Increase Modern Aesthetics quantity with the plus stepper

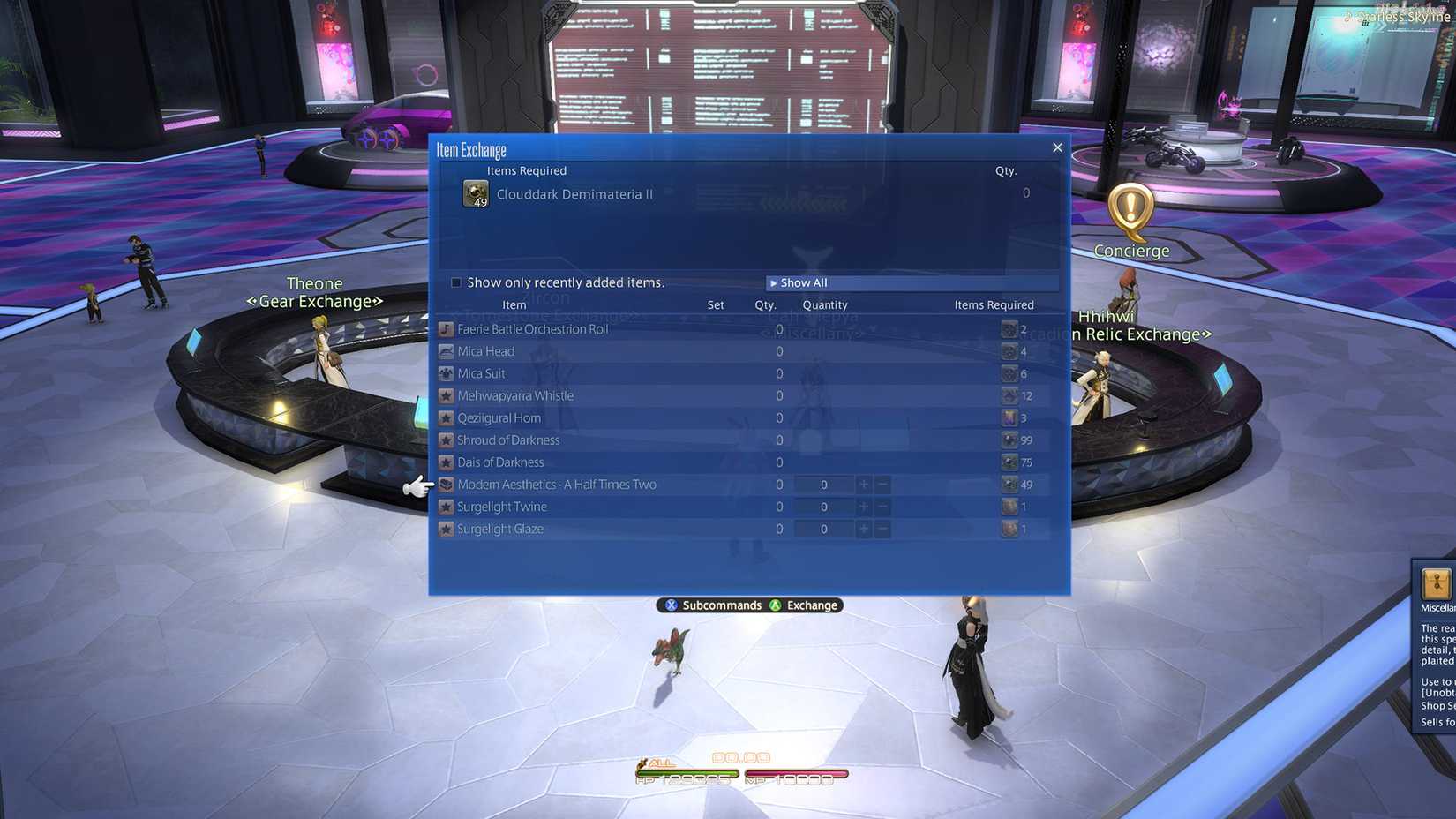[x=863, y=484]
